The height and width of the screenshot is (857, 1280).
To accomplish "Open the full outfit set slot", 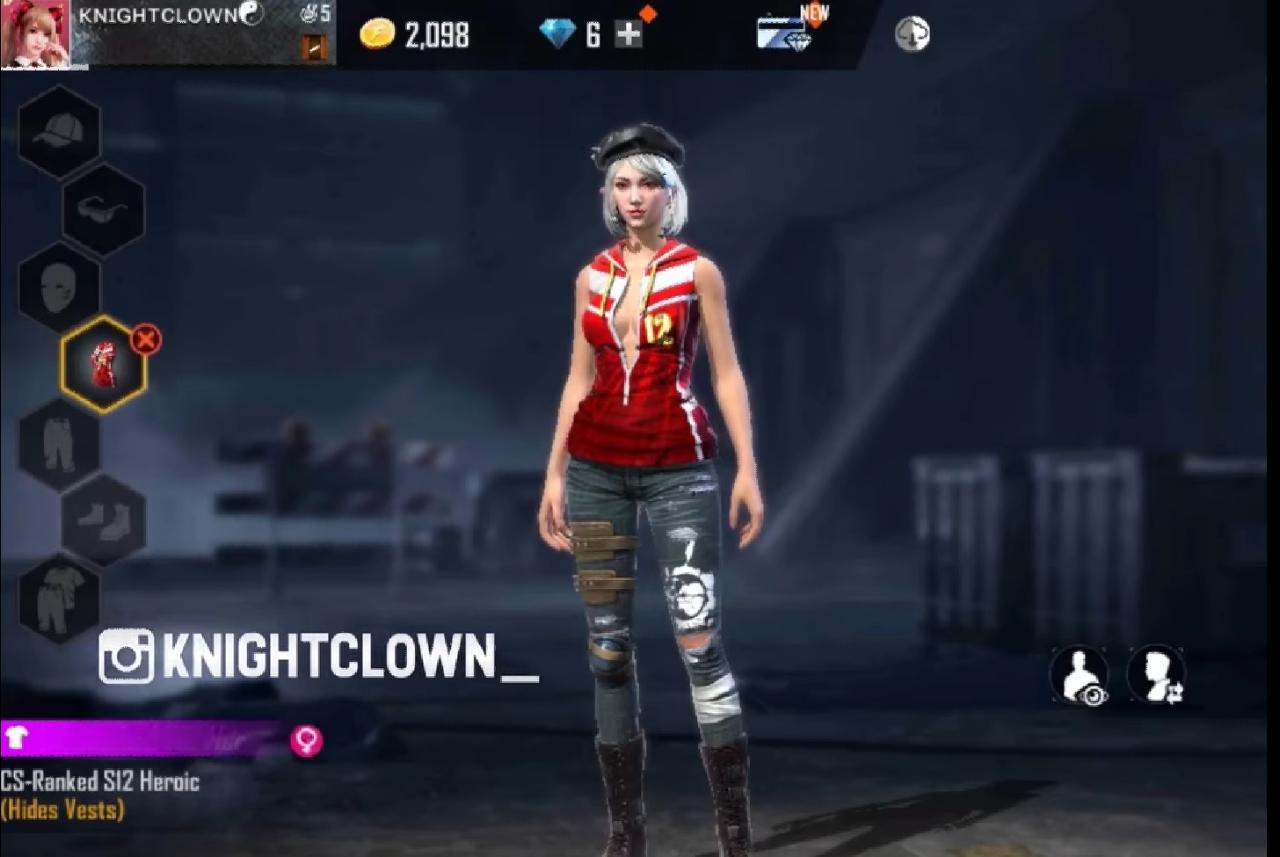I will (x=59, y=598).
